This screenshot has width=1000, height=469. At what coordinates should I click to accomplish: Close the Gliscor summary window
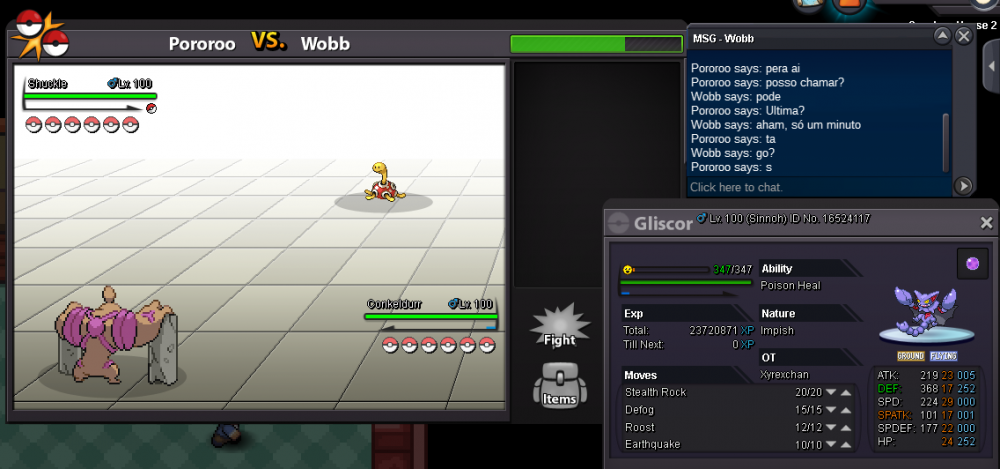(x=986, y=223)
